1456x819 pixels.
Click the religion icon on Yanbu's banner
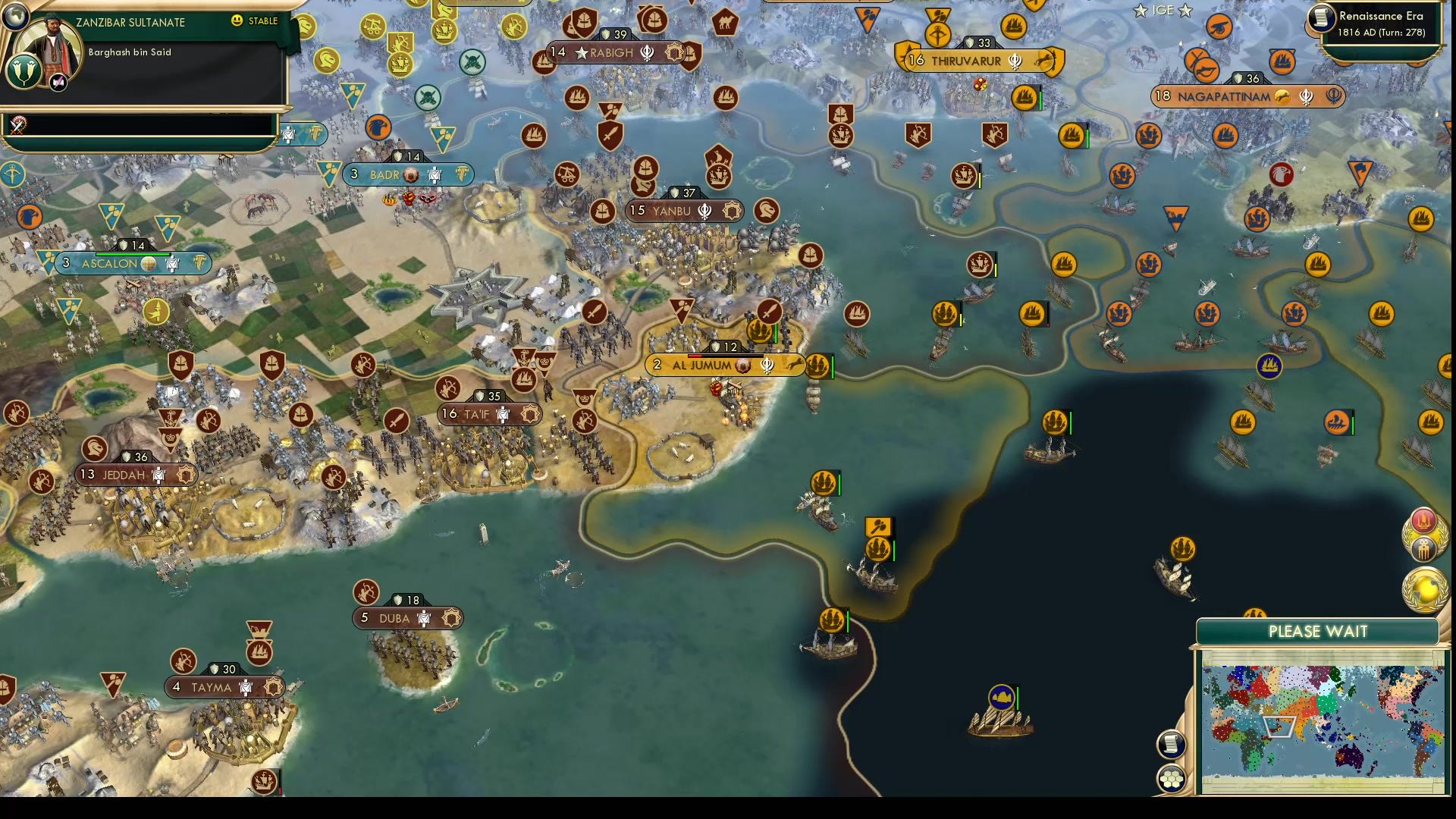tap(704, 212)
